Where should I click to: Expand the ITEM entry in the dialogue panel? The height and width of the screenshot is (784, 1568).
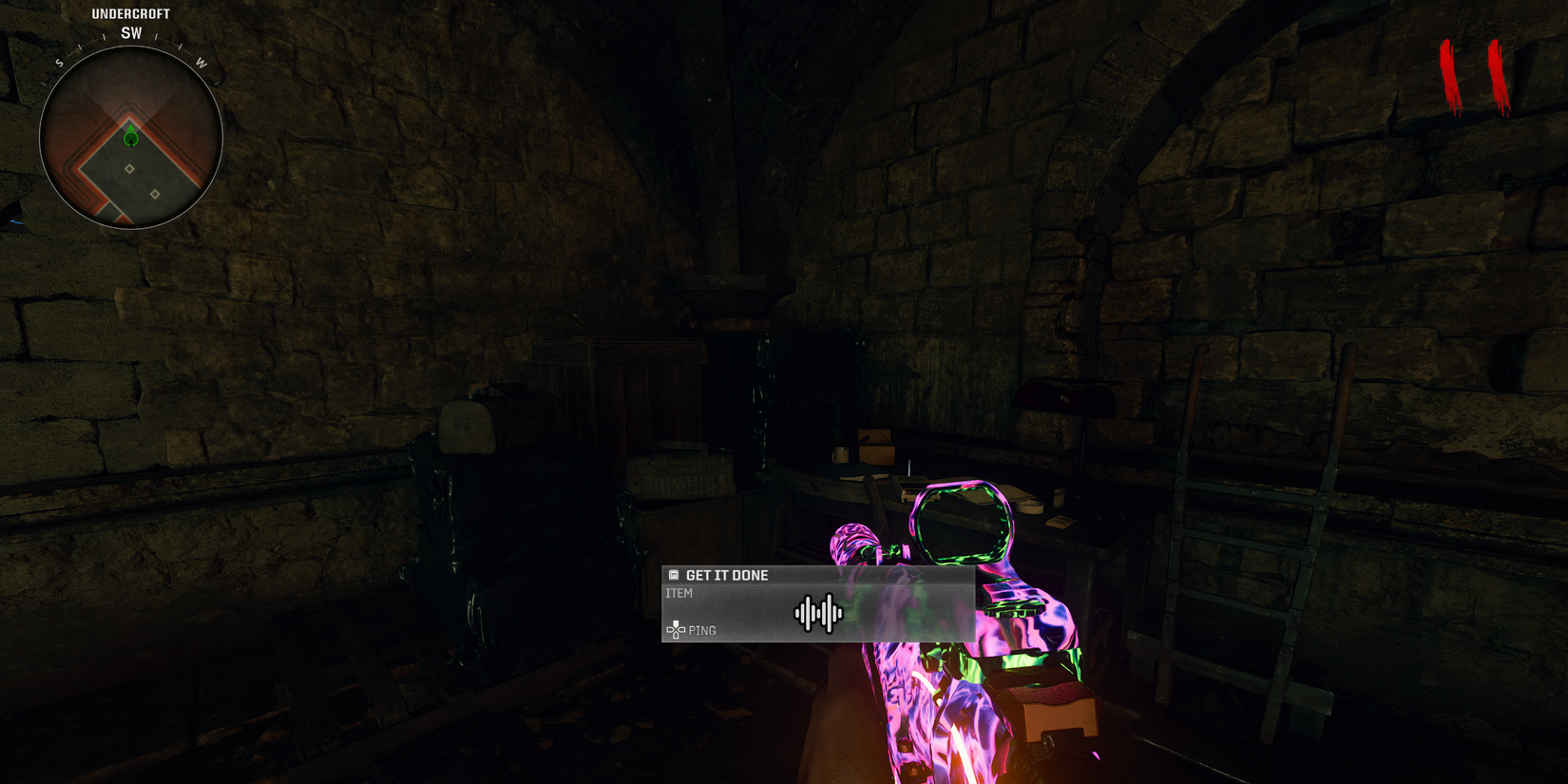click(679, 592)
